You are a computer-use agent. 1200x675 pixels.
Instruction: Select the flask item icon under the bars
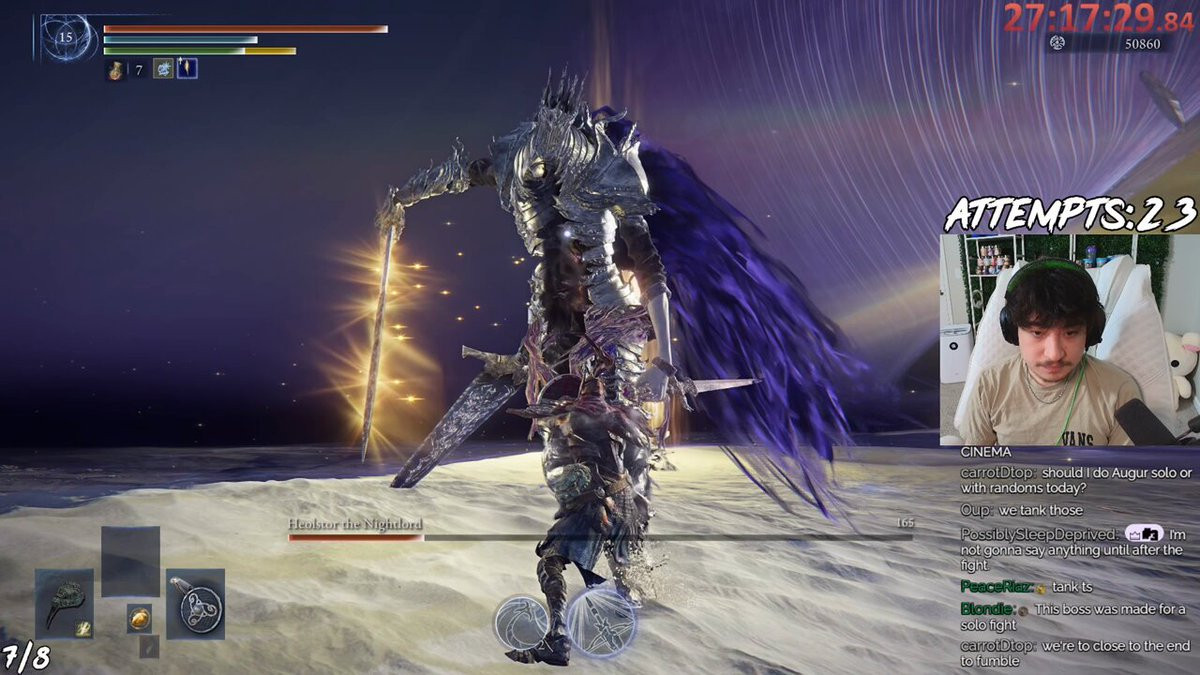(117, 70)
